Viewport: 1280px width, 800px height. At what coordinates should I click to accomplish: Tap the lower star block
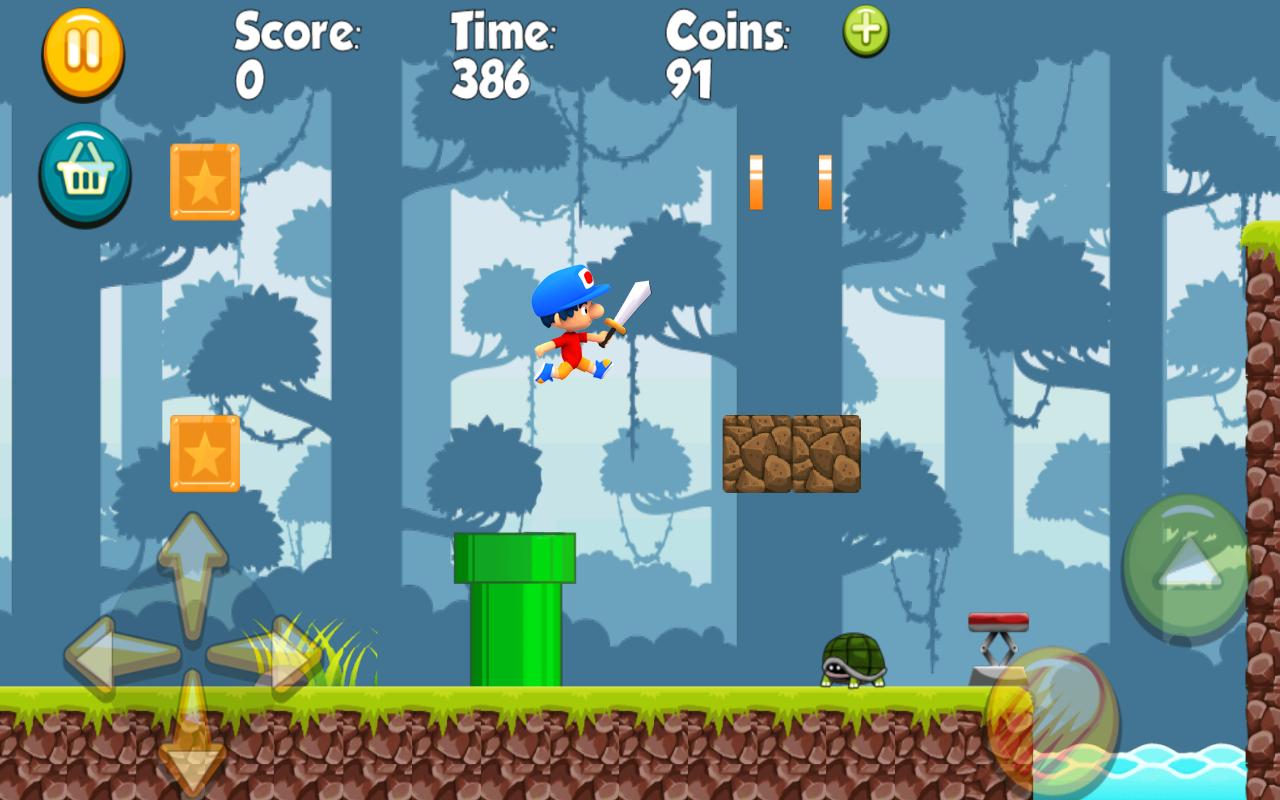point(204,452)
